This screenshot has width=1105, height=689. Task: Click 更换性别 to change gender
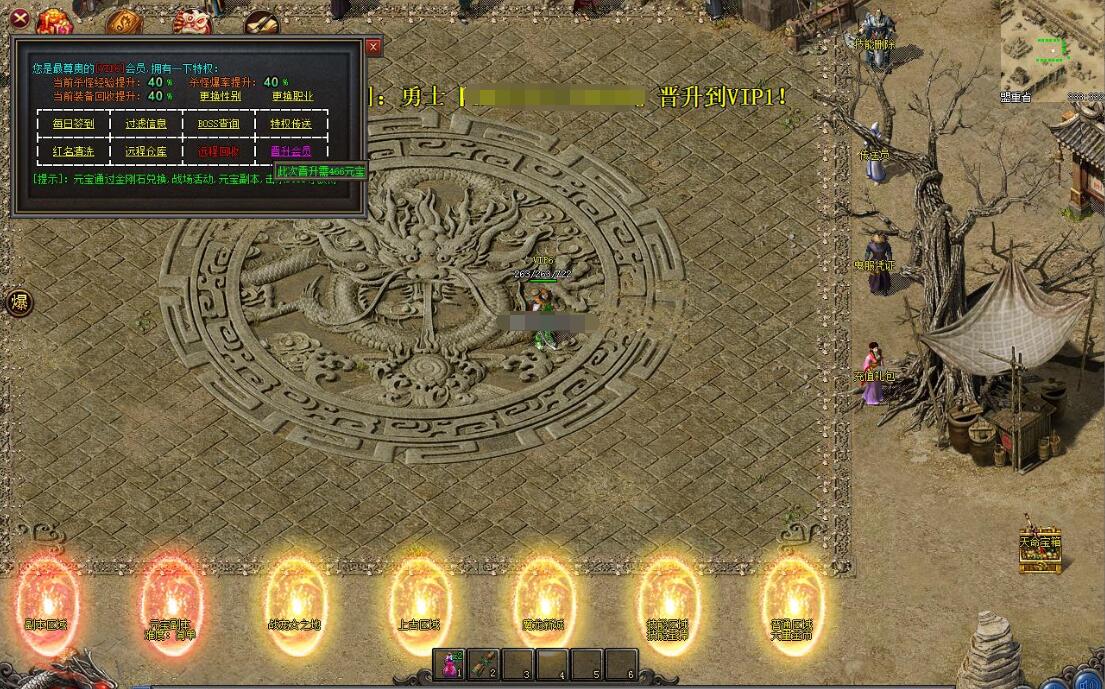(219, 96)
